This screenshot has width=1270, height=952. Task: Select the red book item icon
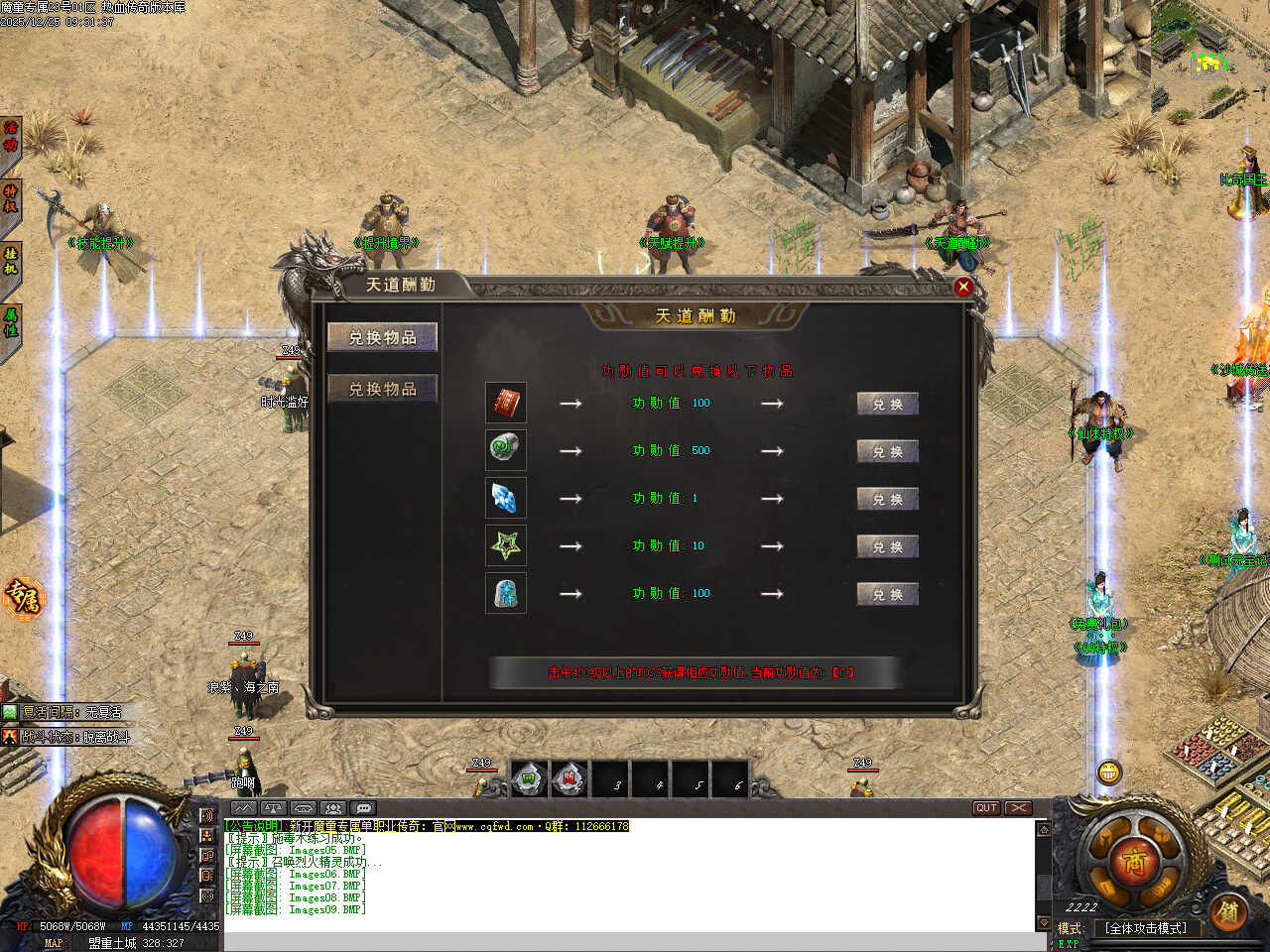click(x=505, y=403)
